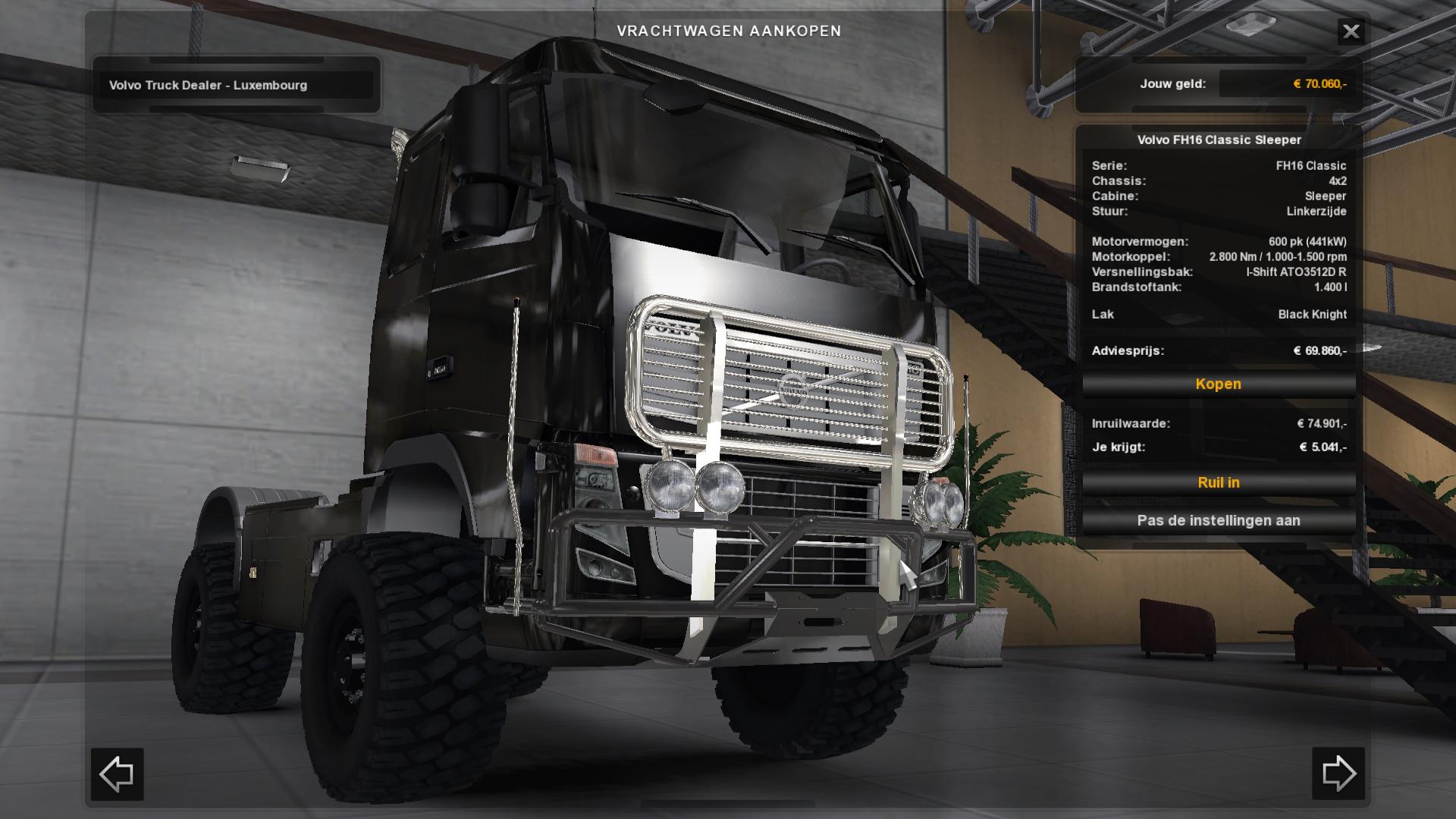
Task: Open Pas de instellingen aan customization
Action: (x=1218, y=521)
